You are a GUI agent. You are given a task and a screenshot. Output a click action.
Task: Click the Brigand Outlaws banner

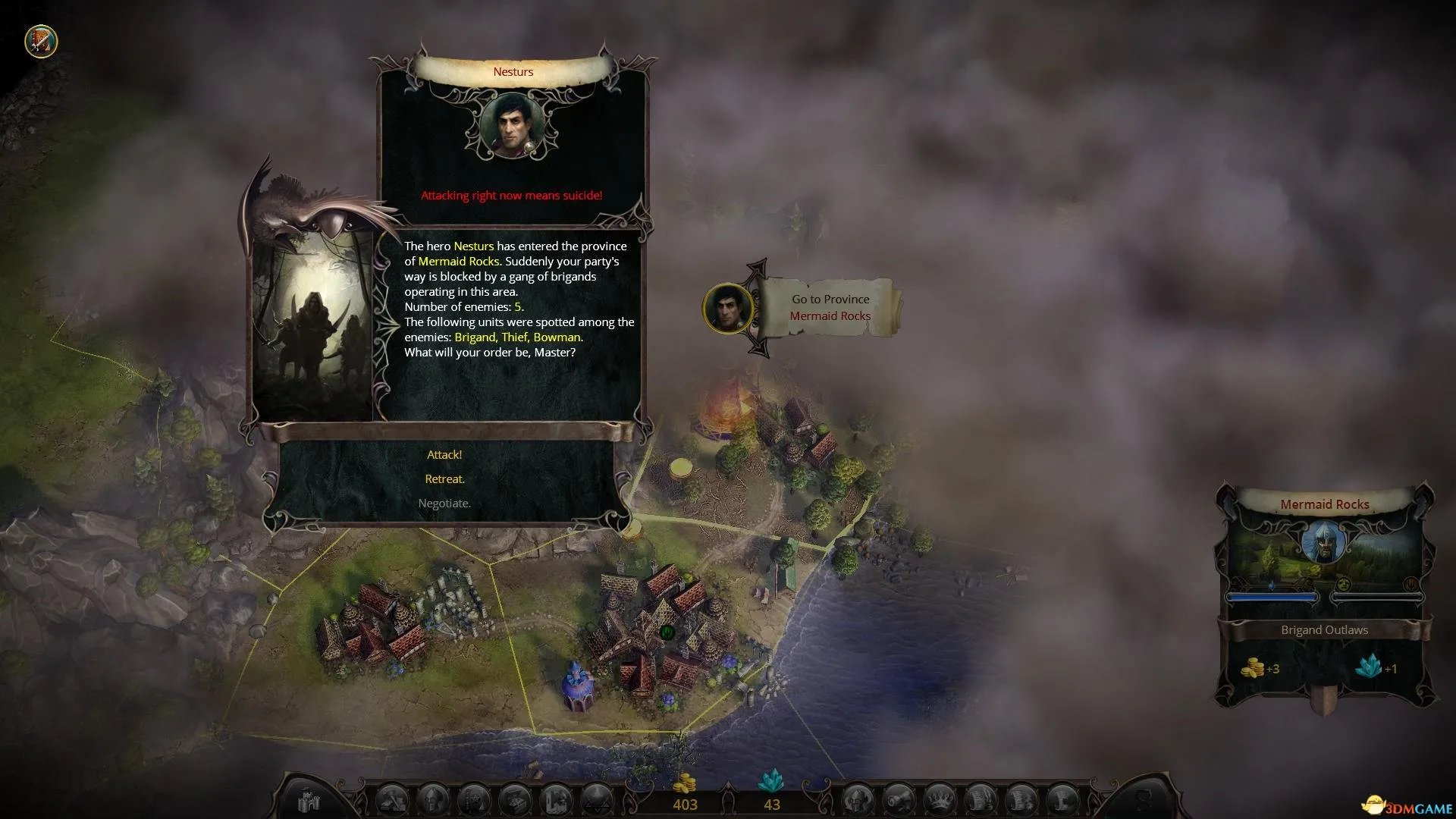coord(1324,630)
